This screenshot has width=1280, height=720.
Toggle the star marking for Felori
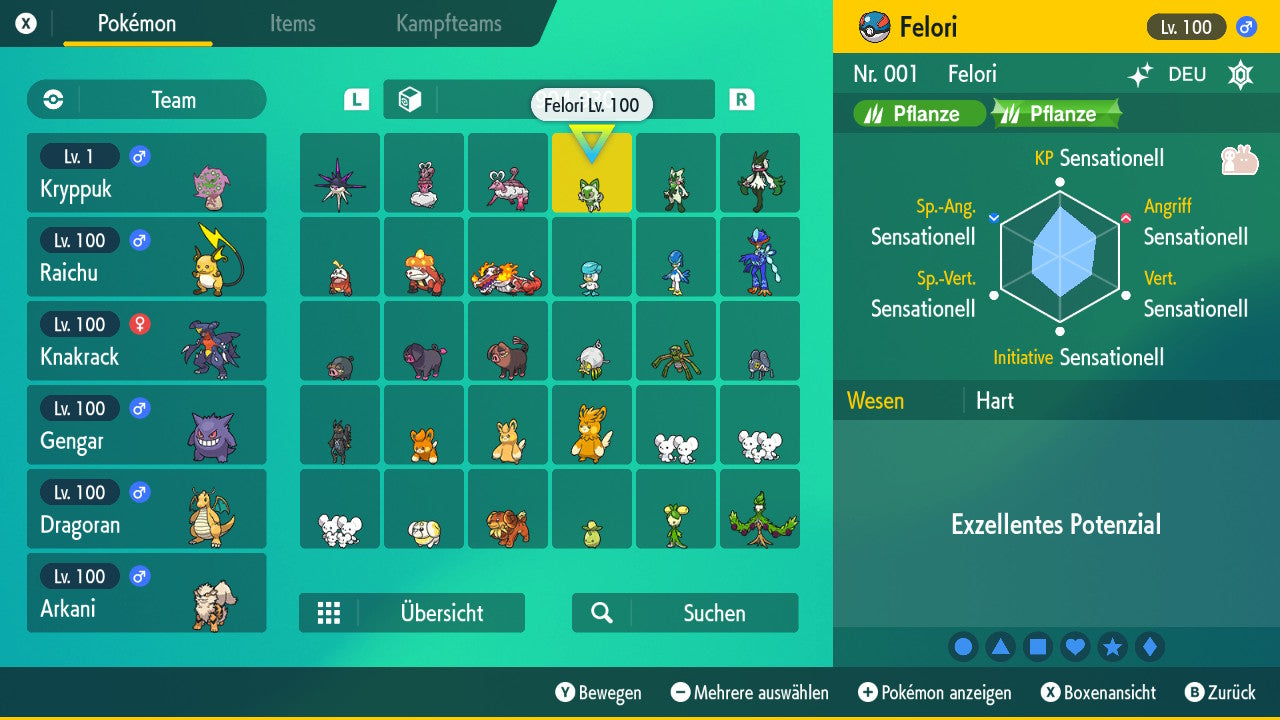pos(1112,647)
